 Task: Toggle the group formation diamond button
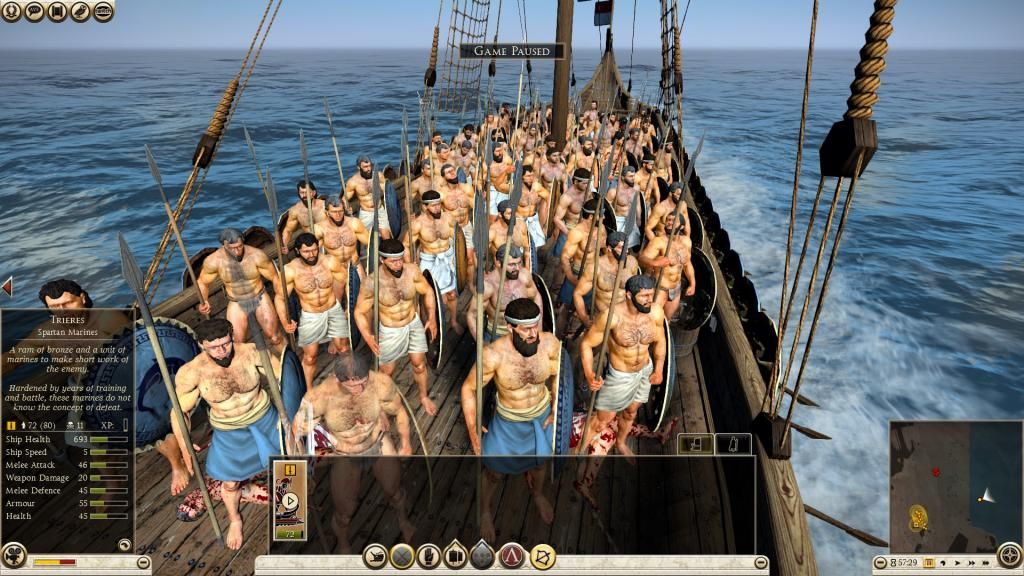pos(483,556)
